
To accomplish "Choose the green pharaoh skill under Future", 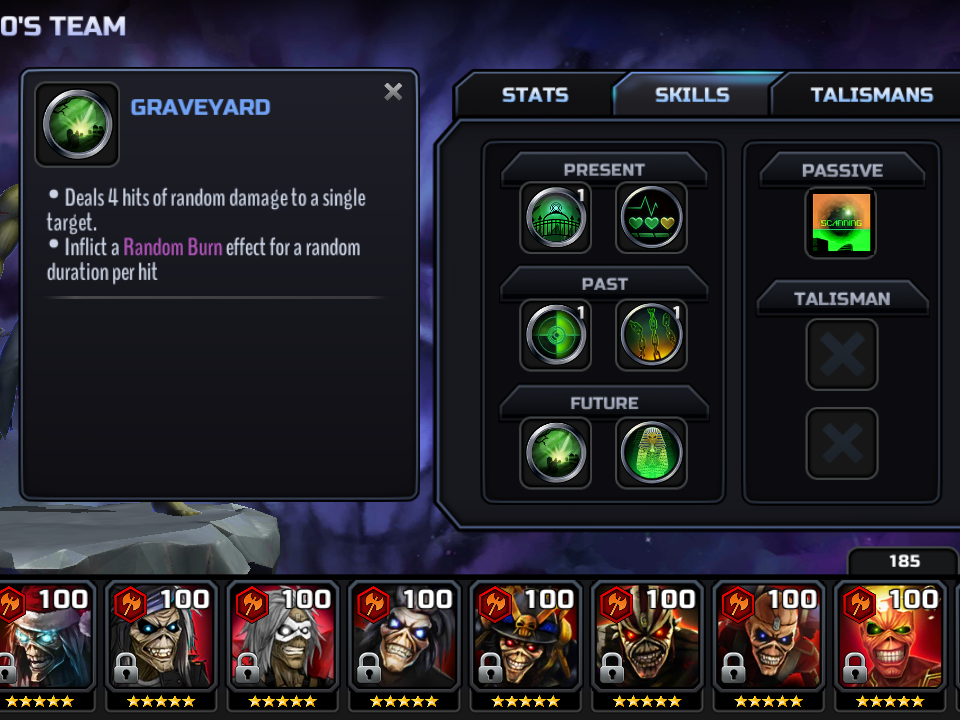I will pos(651,452).
